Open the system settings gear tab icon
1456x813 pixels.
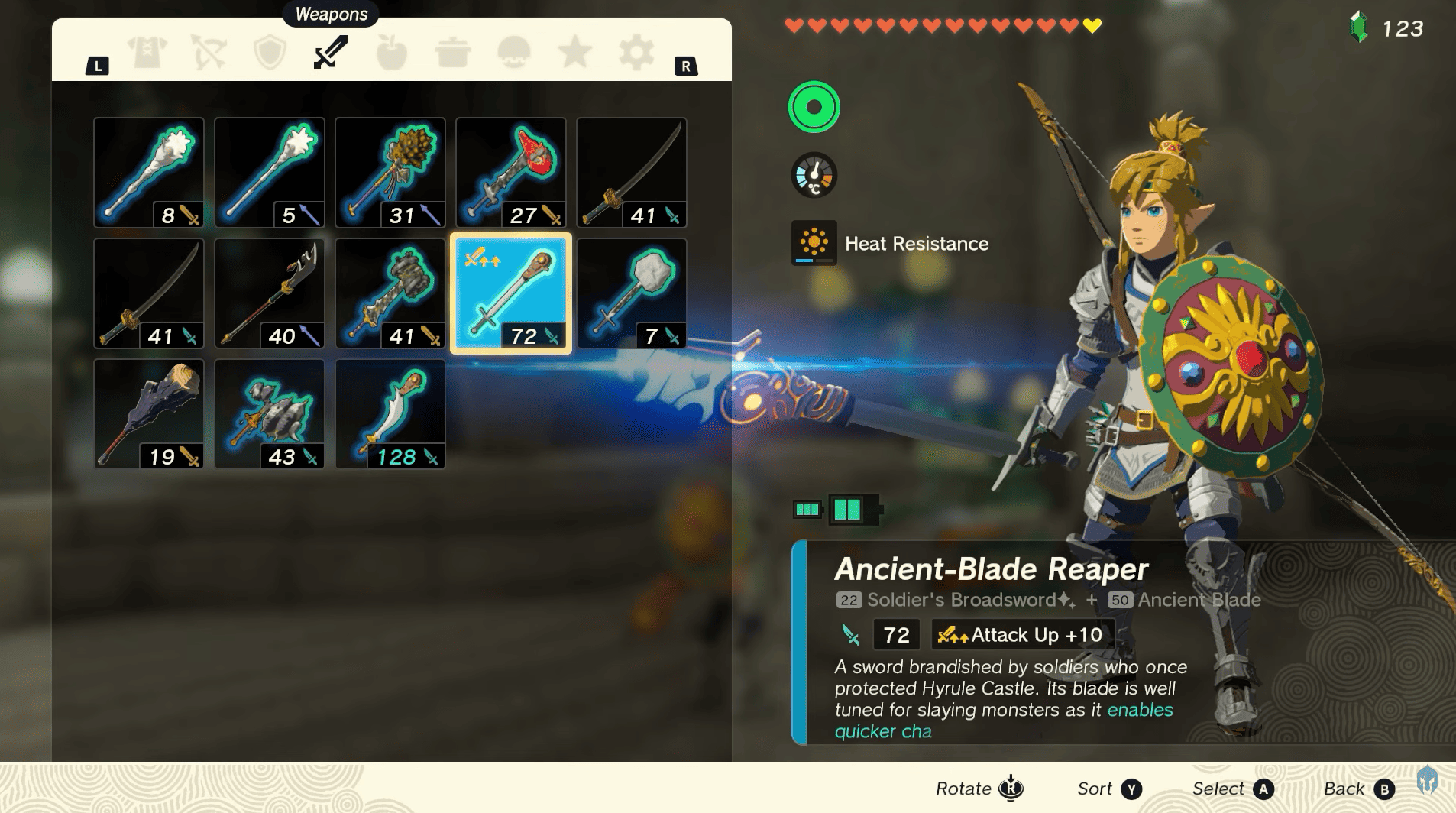coord(638,52)
